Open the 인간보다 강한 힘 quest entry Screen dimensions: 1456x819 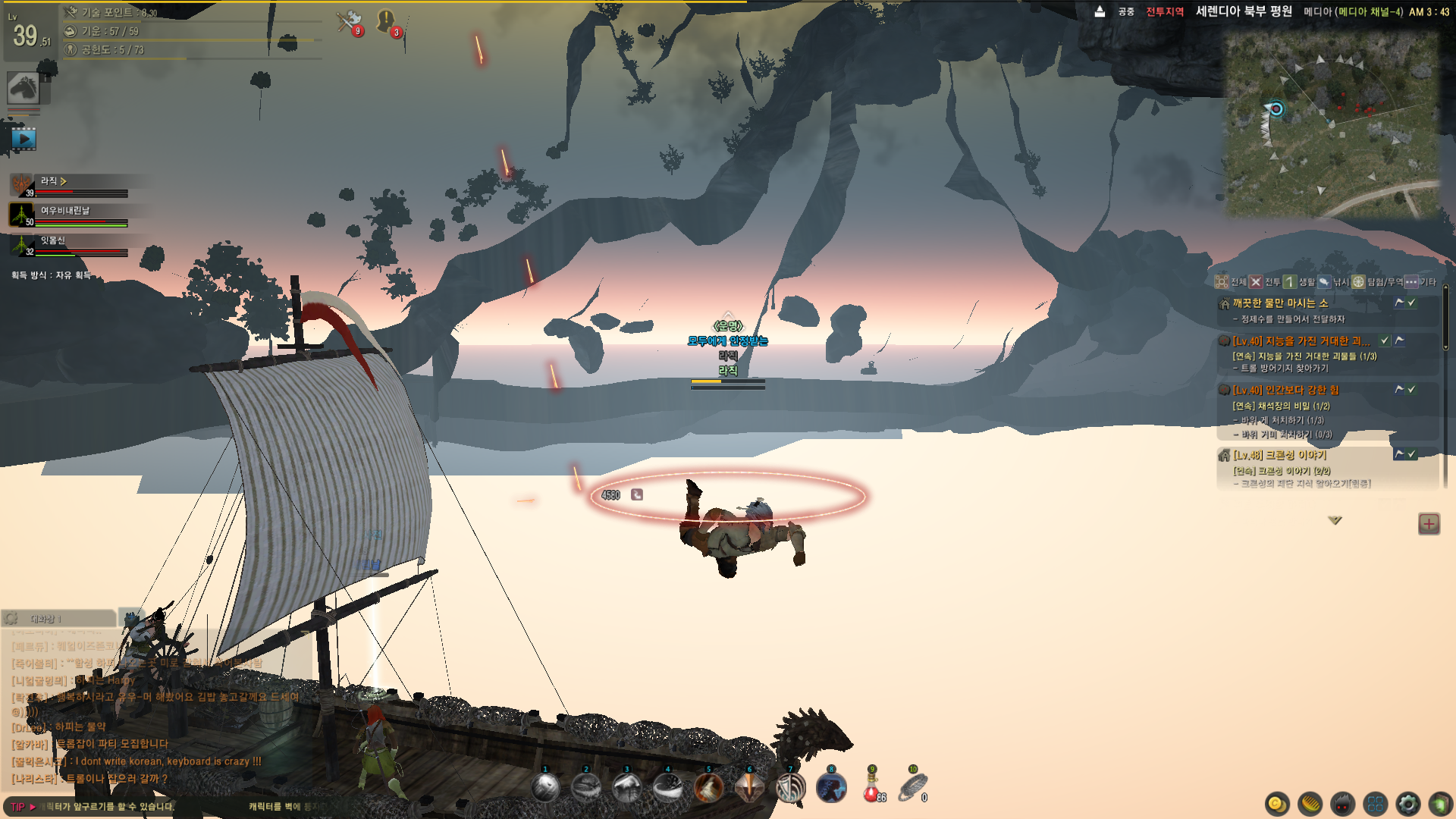1285,390
